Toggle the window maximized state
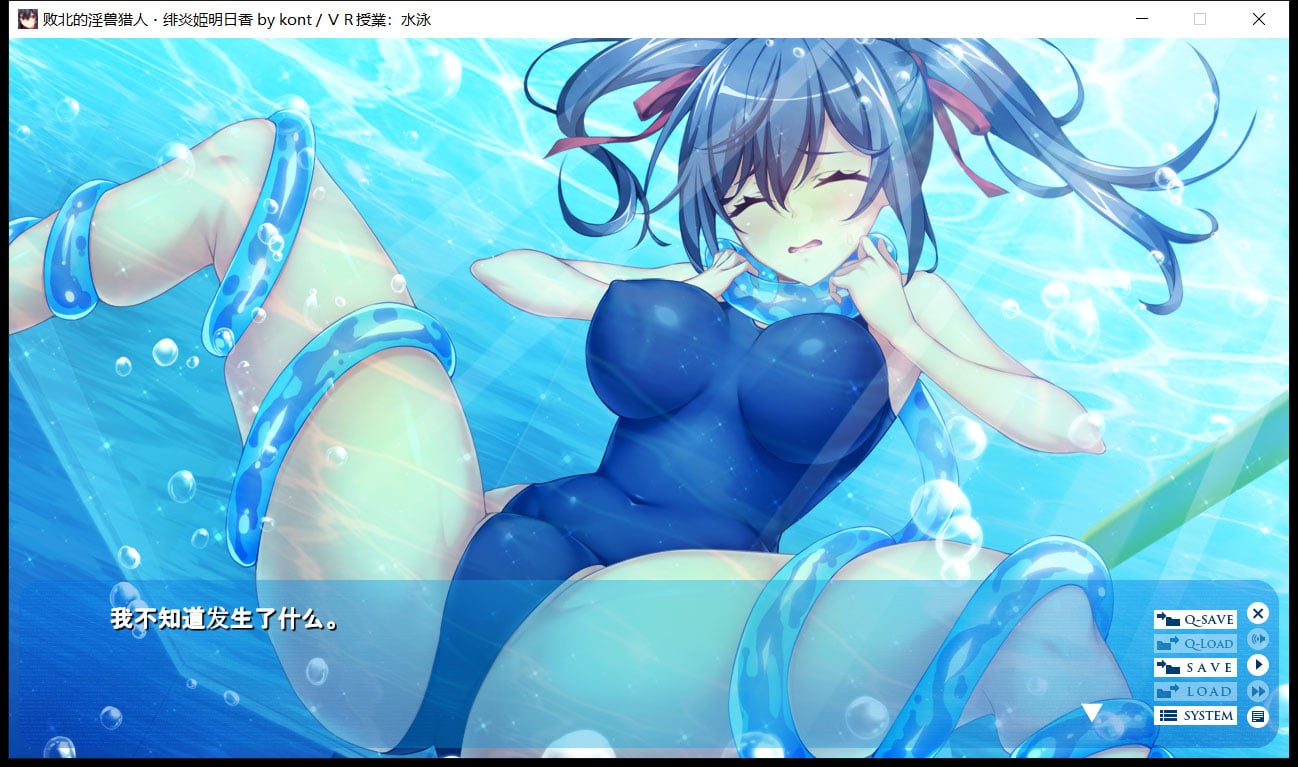Viewport: 1298px width, 767px height. tap(1200, 19)
